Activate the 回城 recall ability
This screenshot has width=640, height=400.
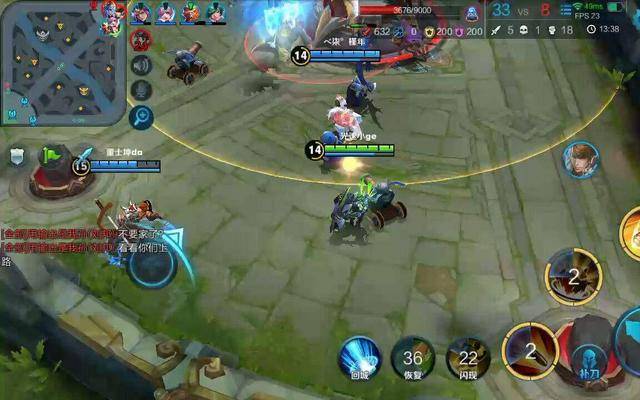(359, 357)
